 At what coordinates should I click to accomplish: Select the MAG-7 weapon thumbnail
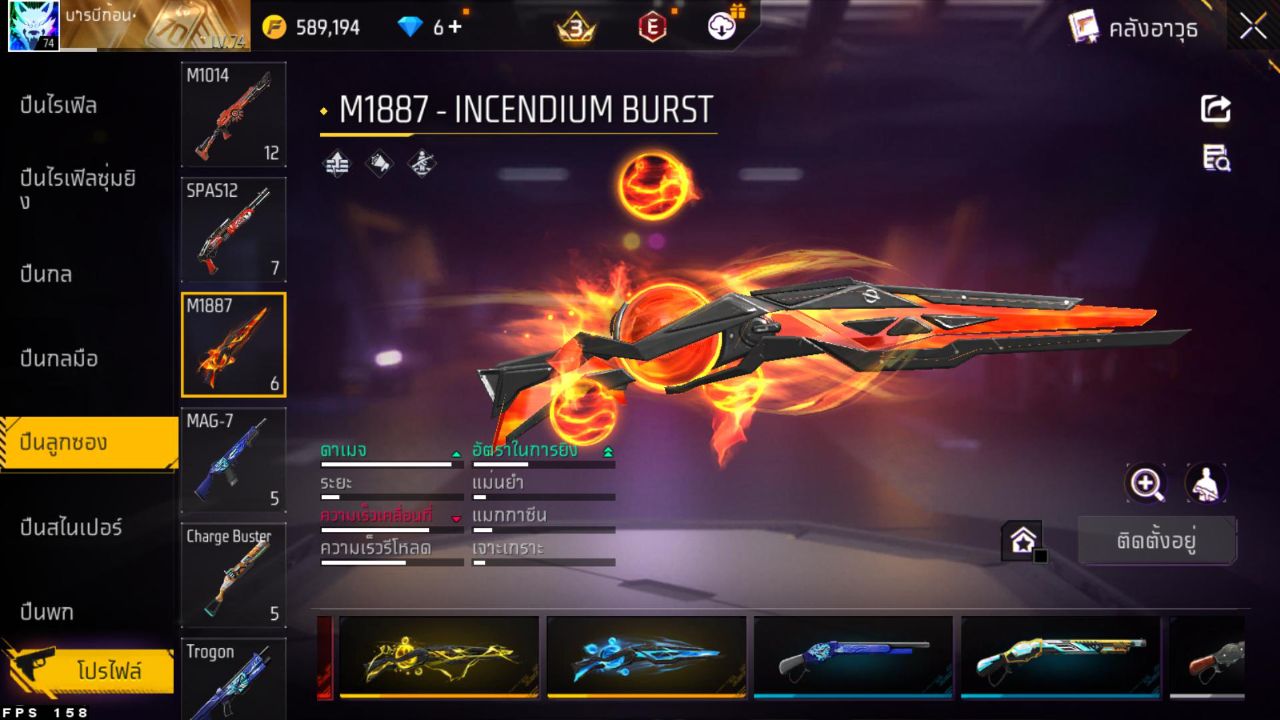coord(233,459)
